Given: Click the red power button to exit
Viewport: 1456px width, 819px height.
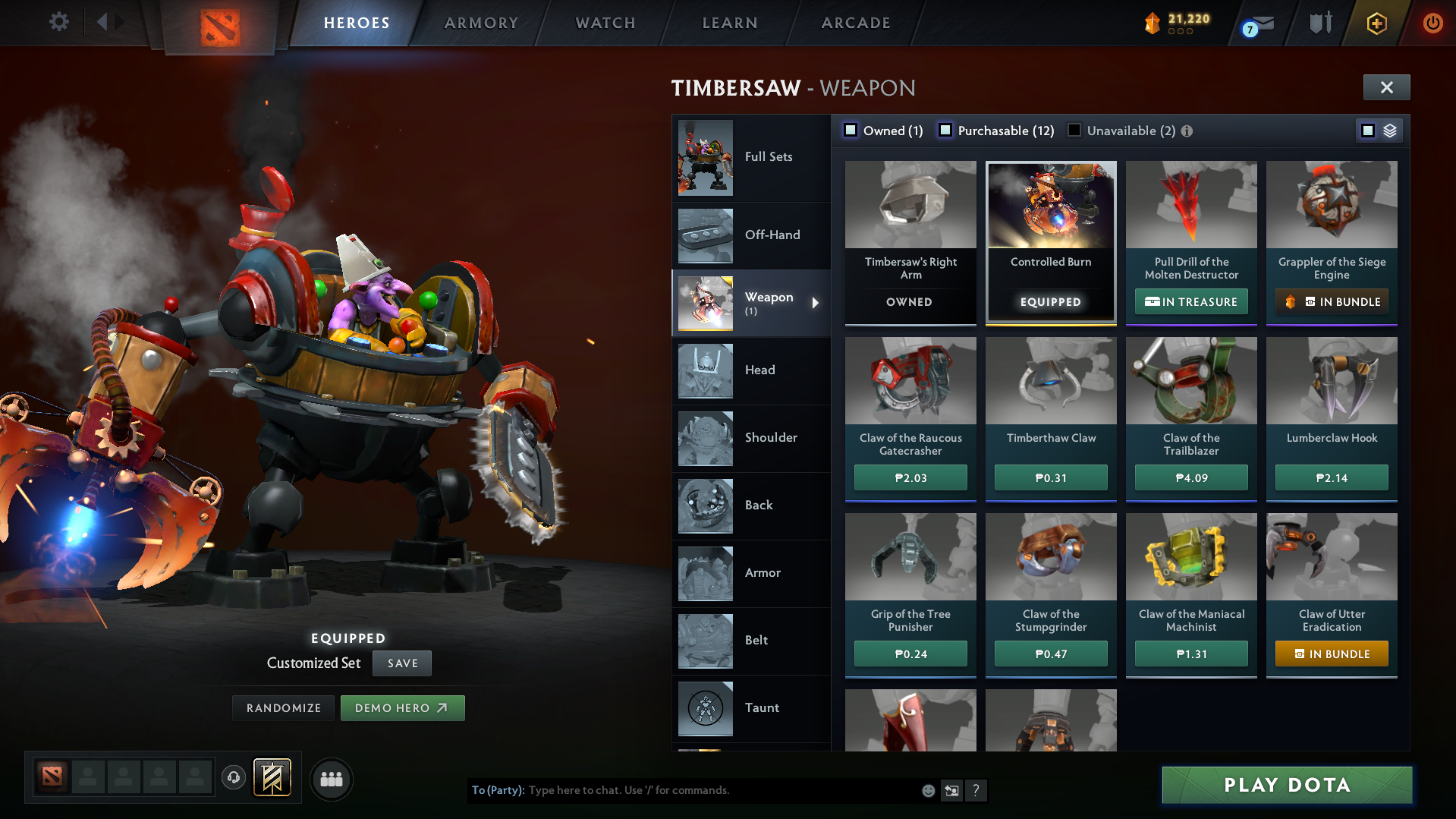Looking at the screenshot, I should click(x=1433, y=24).
